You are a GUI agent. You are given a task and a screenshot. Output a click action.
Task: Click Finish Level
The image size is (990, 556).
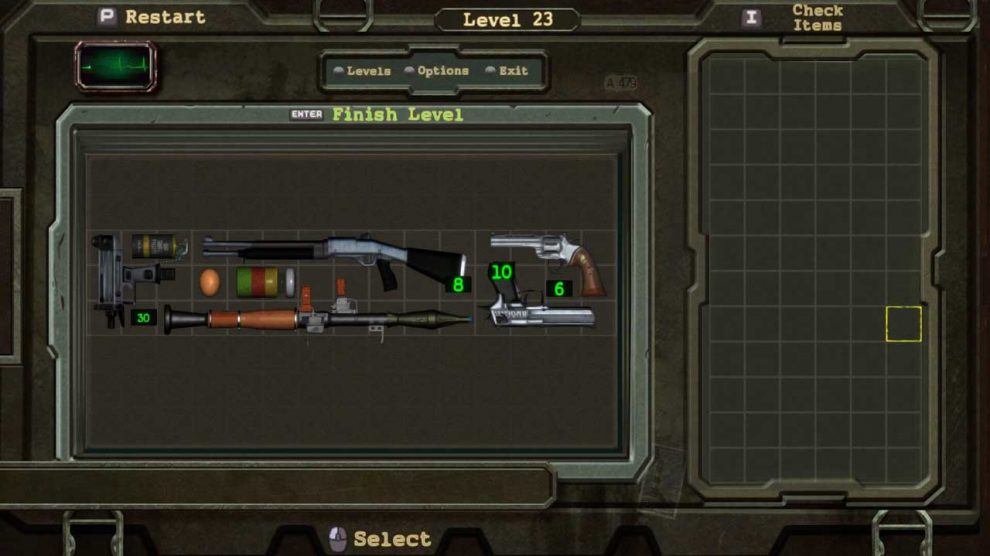397,115
